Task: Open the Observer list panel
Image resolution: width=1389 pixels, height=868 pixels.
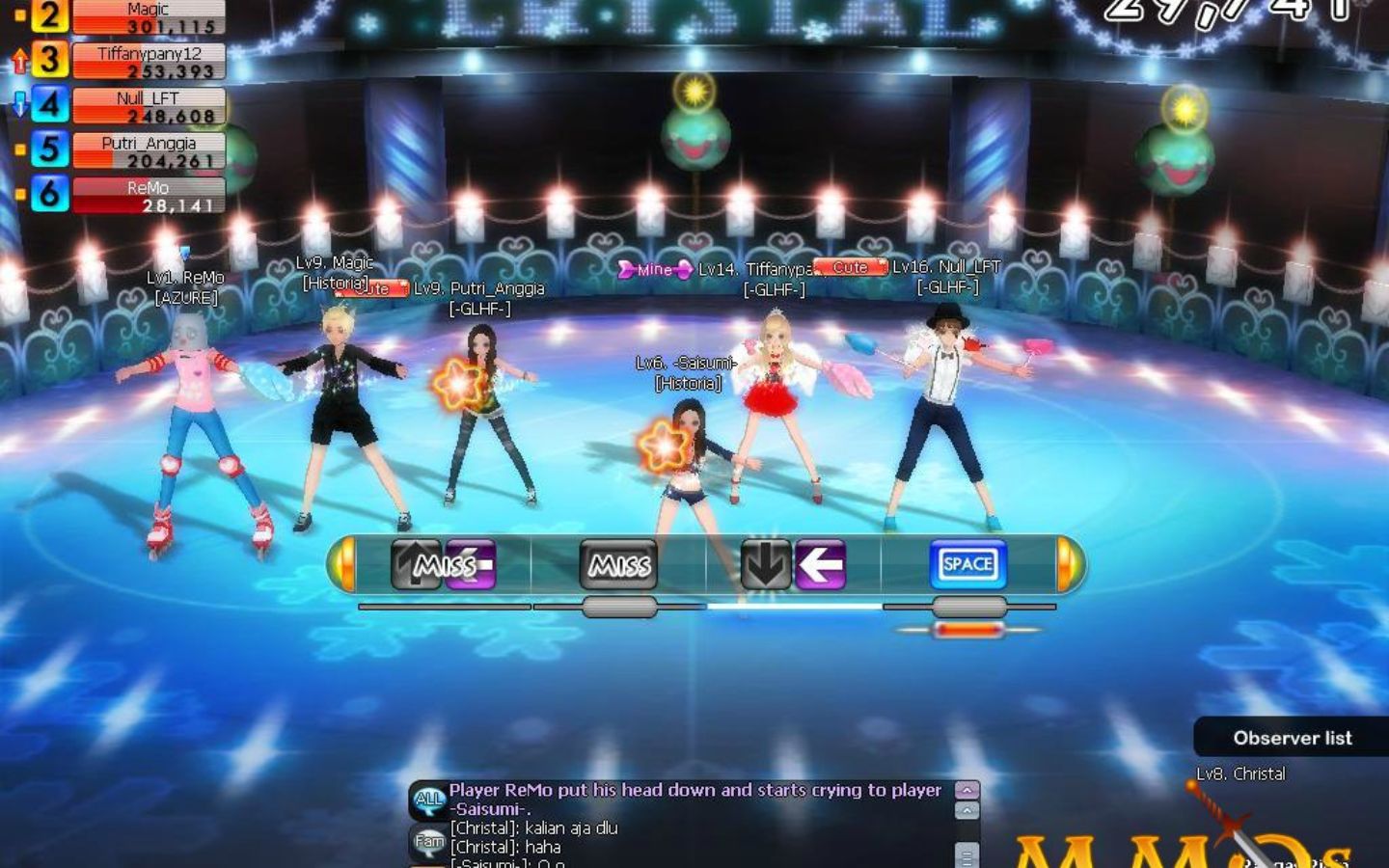Action: (1293, 738)
